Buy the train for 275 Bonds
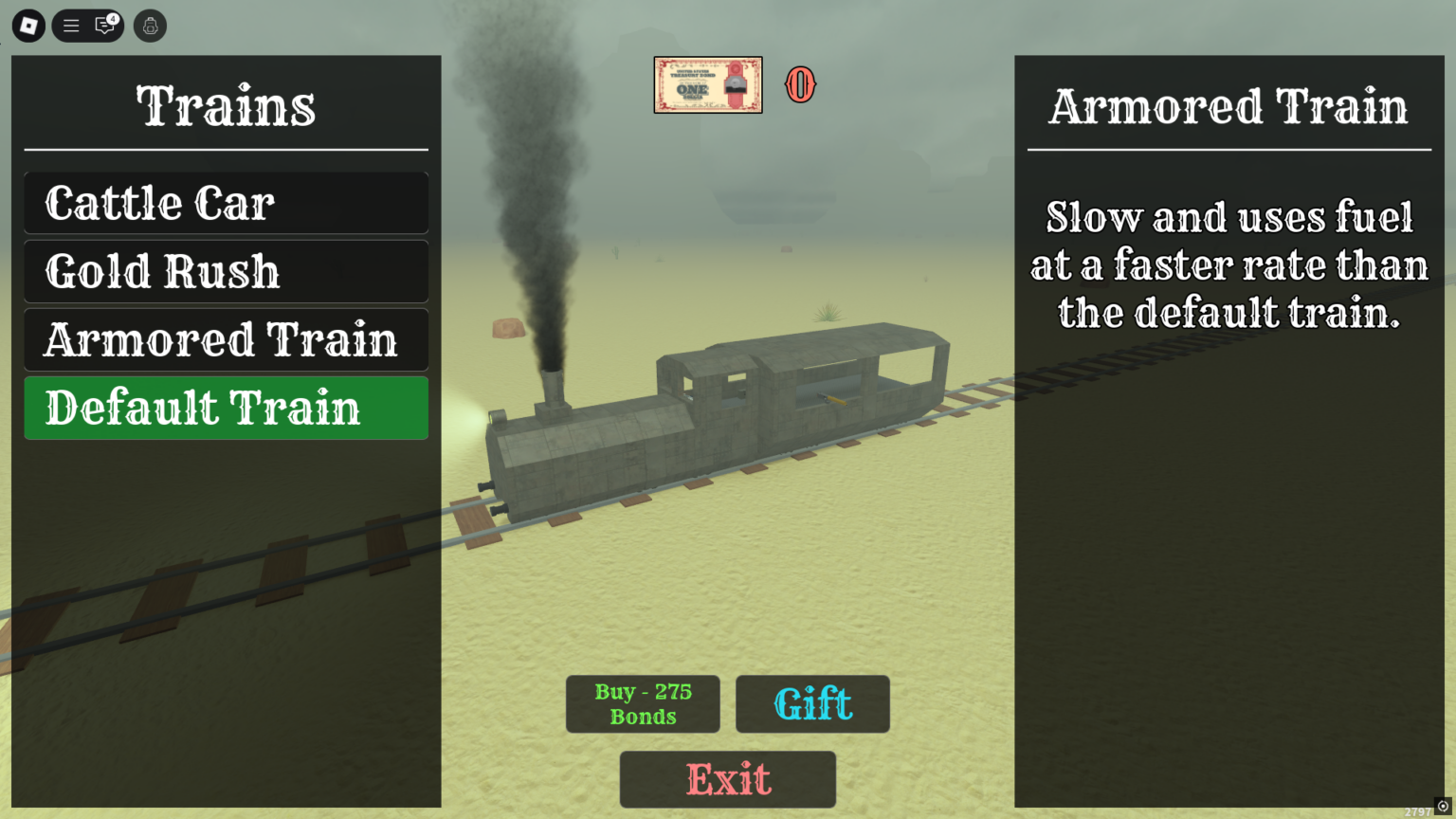The height and width of the screenshot is (819, 1456). click(x=643, y=704)
